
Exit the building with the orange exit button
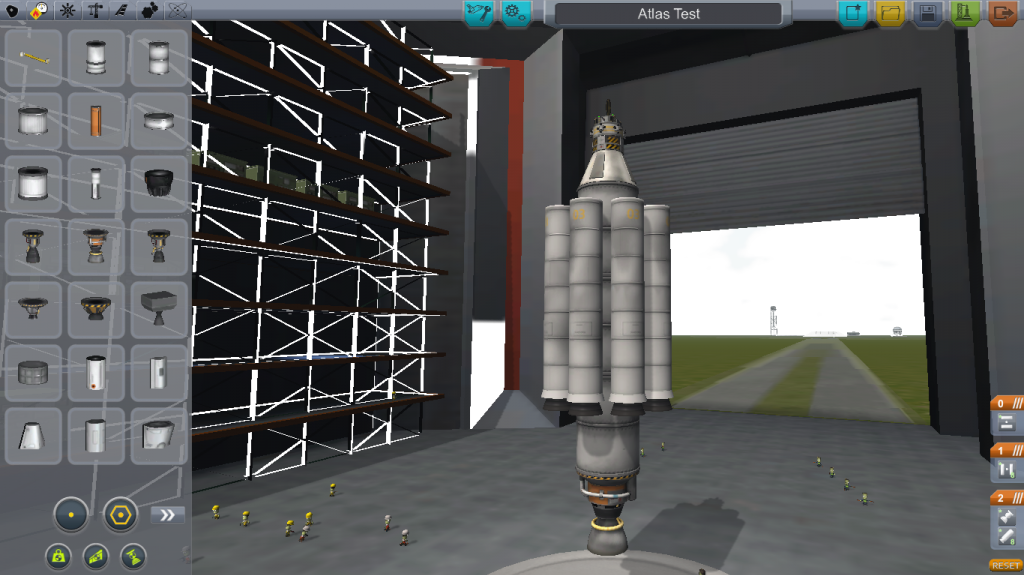(x=1002, y=13)
